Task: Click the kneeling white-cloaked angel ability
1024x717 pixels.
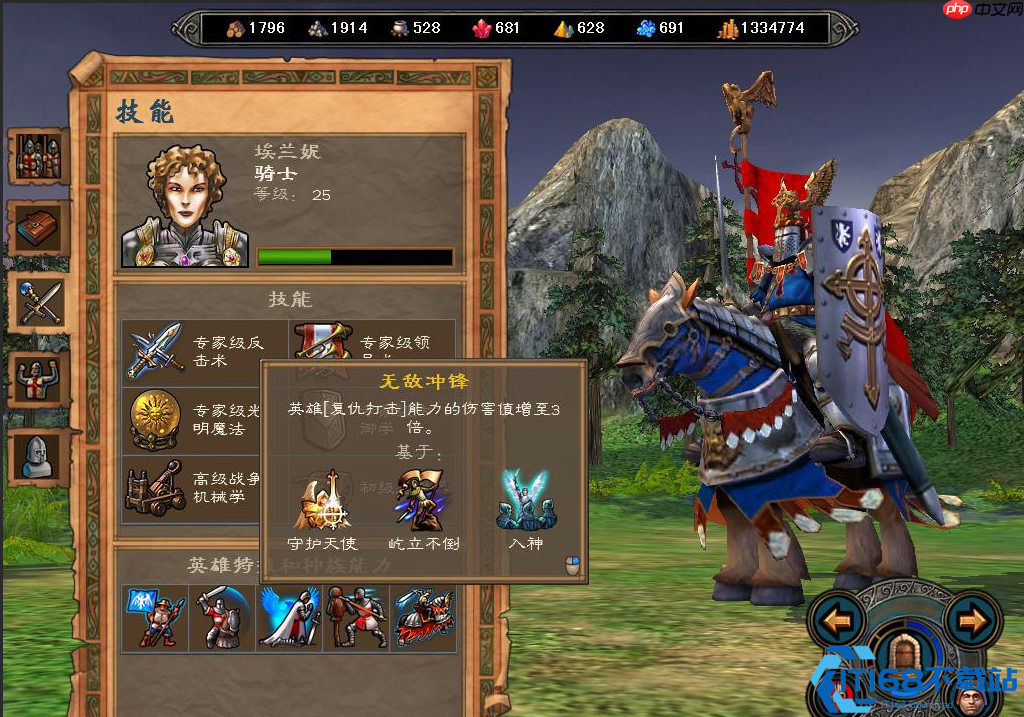Action: click(x=288, y=617)
